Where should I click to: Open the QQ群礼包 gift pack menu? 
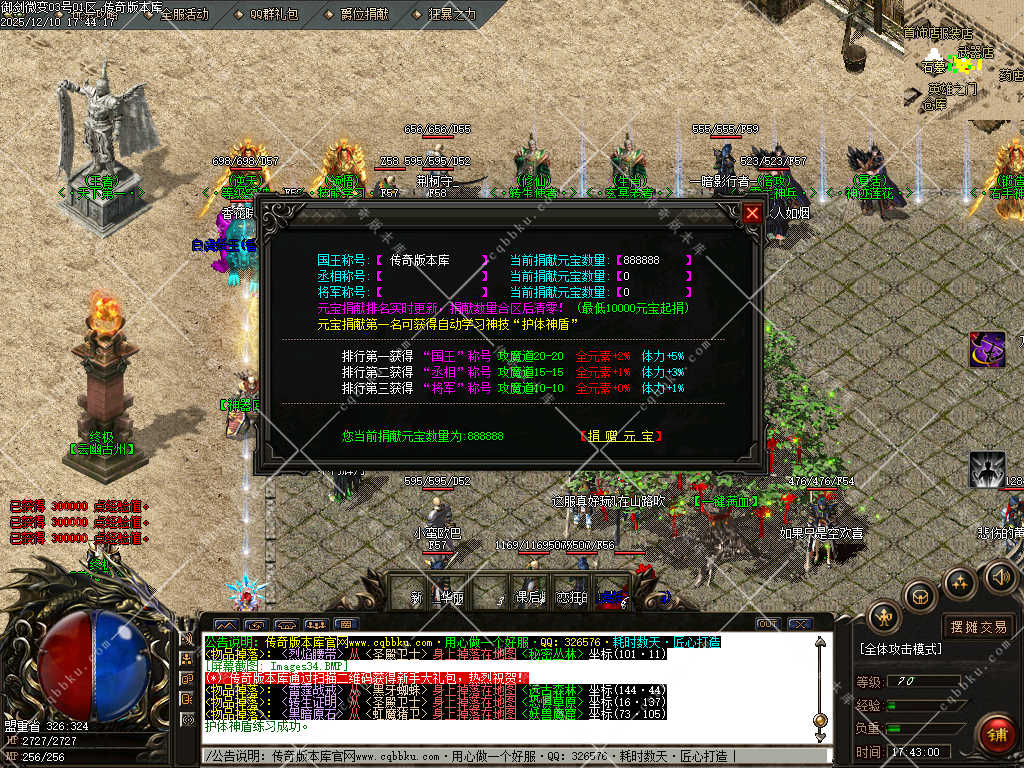pyautogui.click(x=266, y=14)
